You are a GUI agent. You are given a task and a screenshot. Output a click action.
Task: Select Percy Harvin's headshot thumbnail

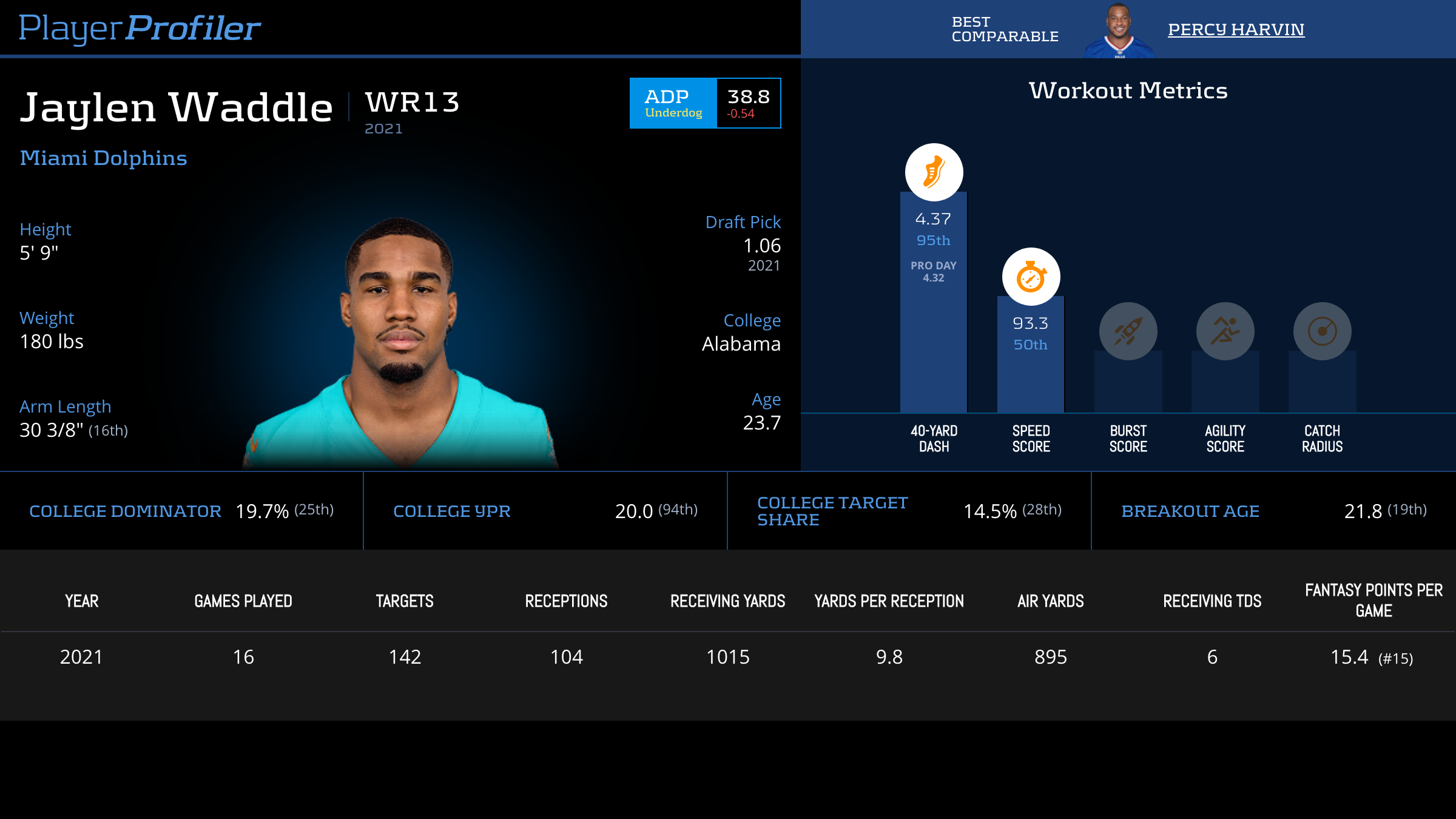point(1119,30)
